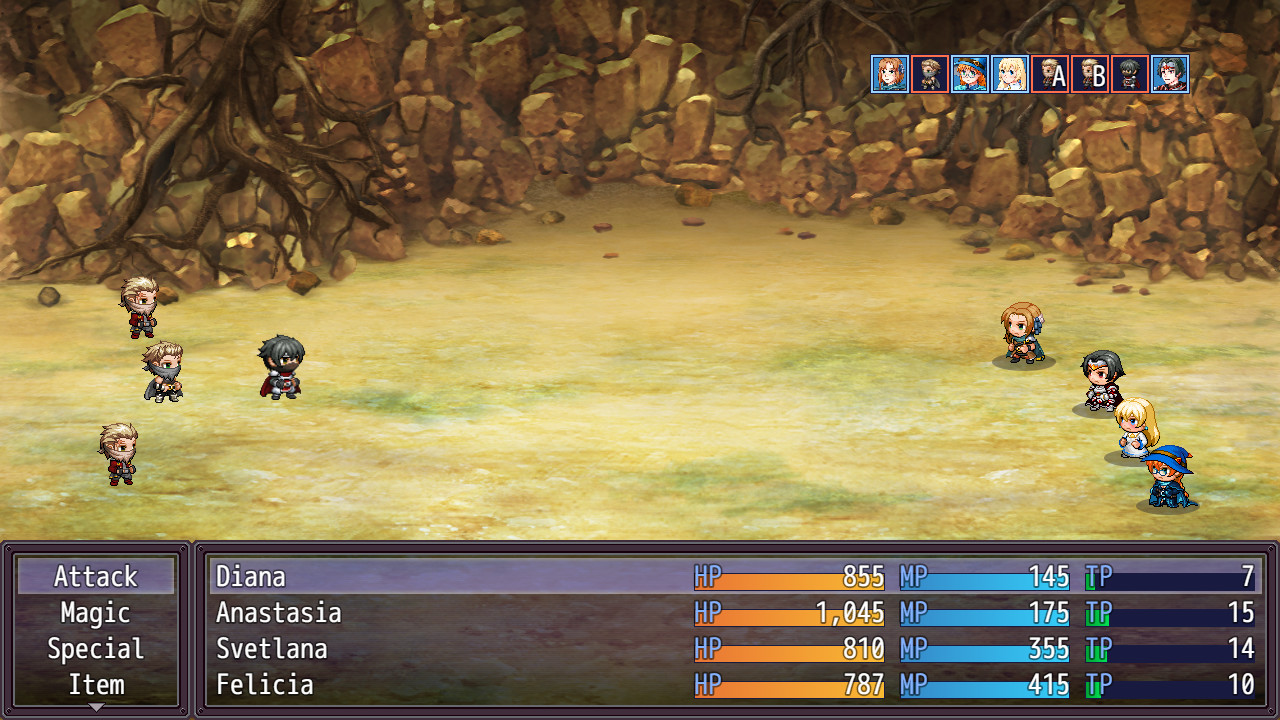Open the Magic command menu
1280x720 pixels.
[95, 612]
